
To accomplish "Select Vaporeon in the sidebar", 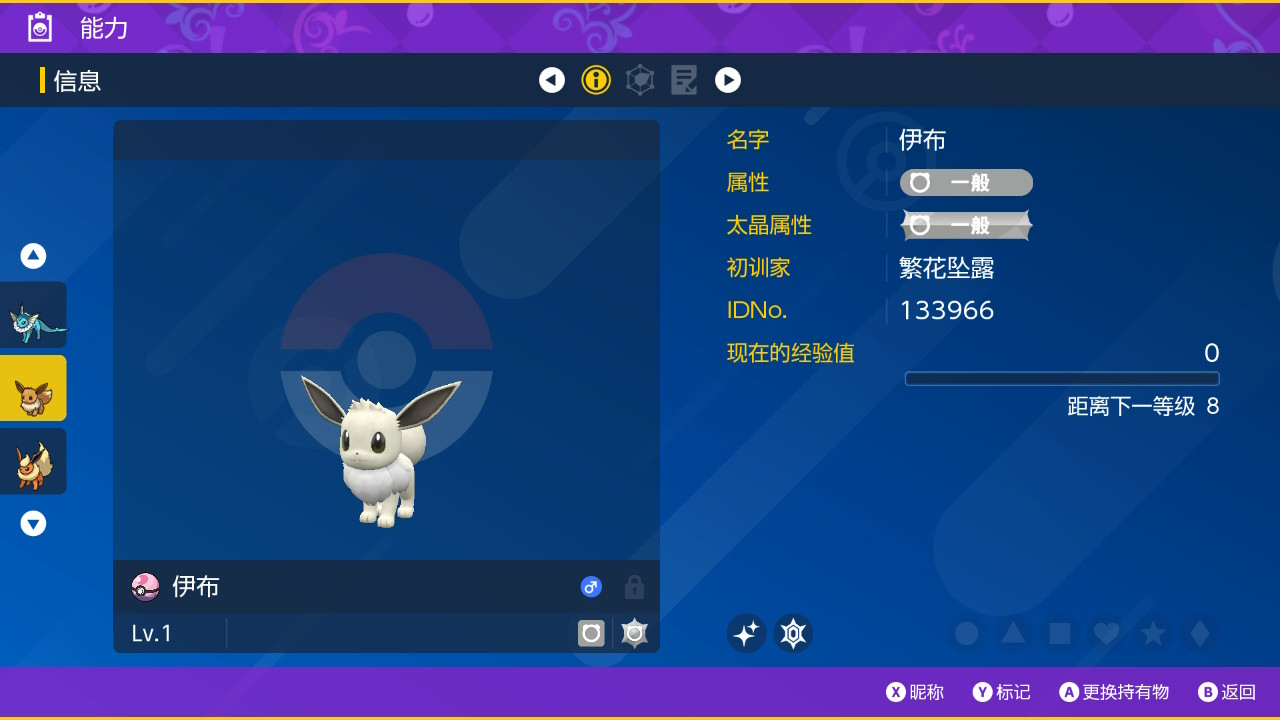I will tap(33, 313).
